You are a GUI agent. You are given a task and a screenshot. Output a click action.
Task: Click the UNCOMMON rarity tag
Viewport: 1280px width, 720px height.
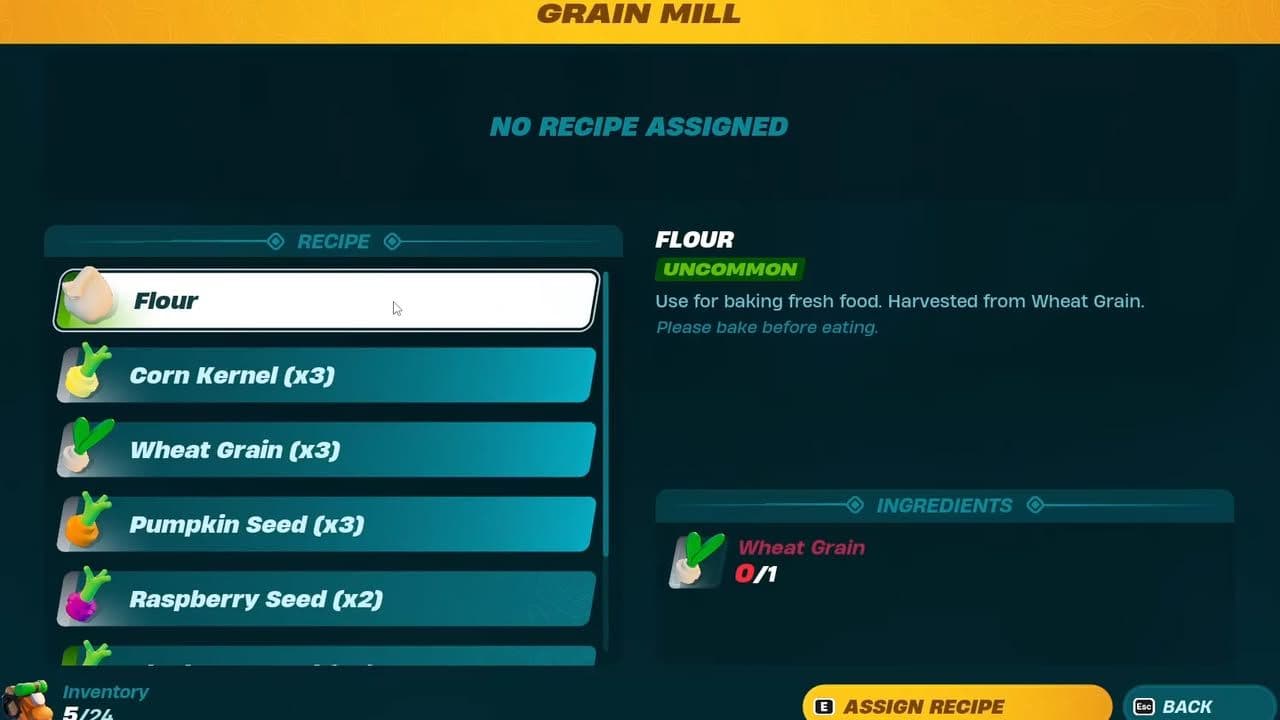pos(729,270)
